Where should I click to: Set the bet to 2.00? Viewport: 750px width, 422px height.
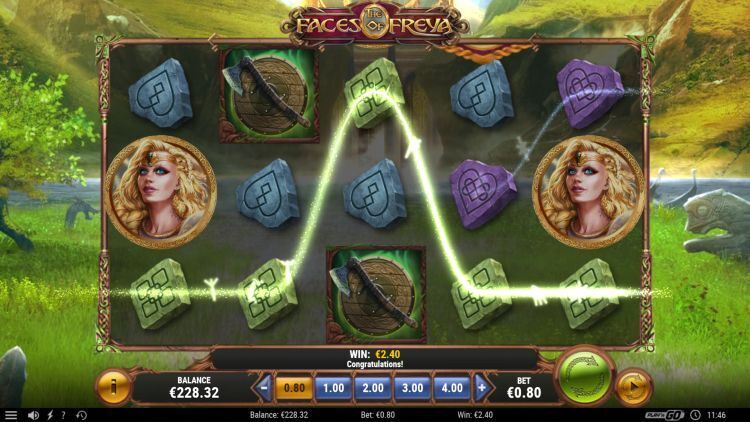click(x=372, y=387)
